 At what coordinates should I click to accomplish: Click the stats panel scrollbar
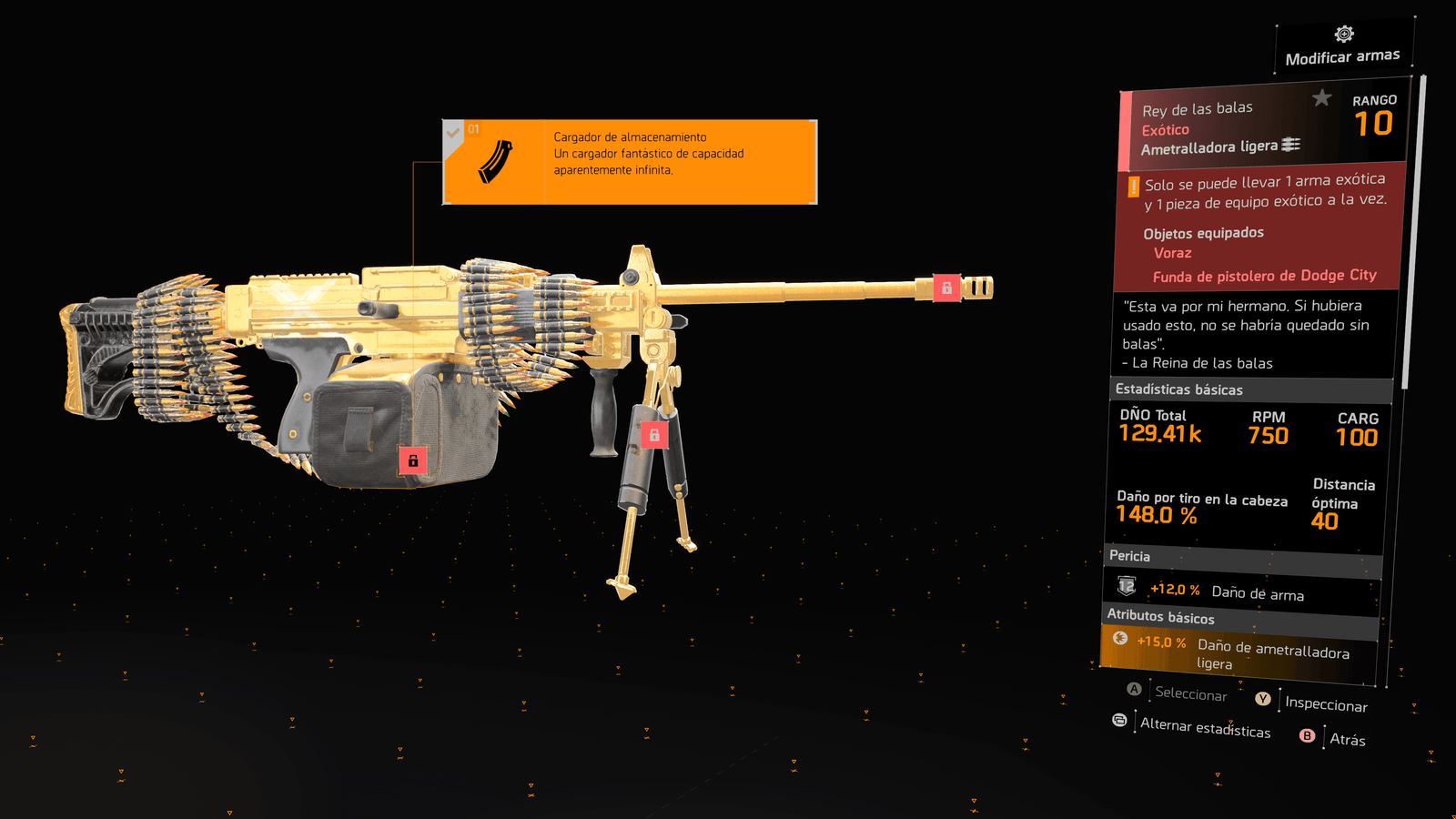1412,237
